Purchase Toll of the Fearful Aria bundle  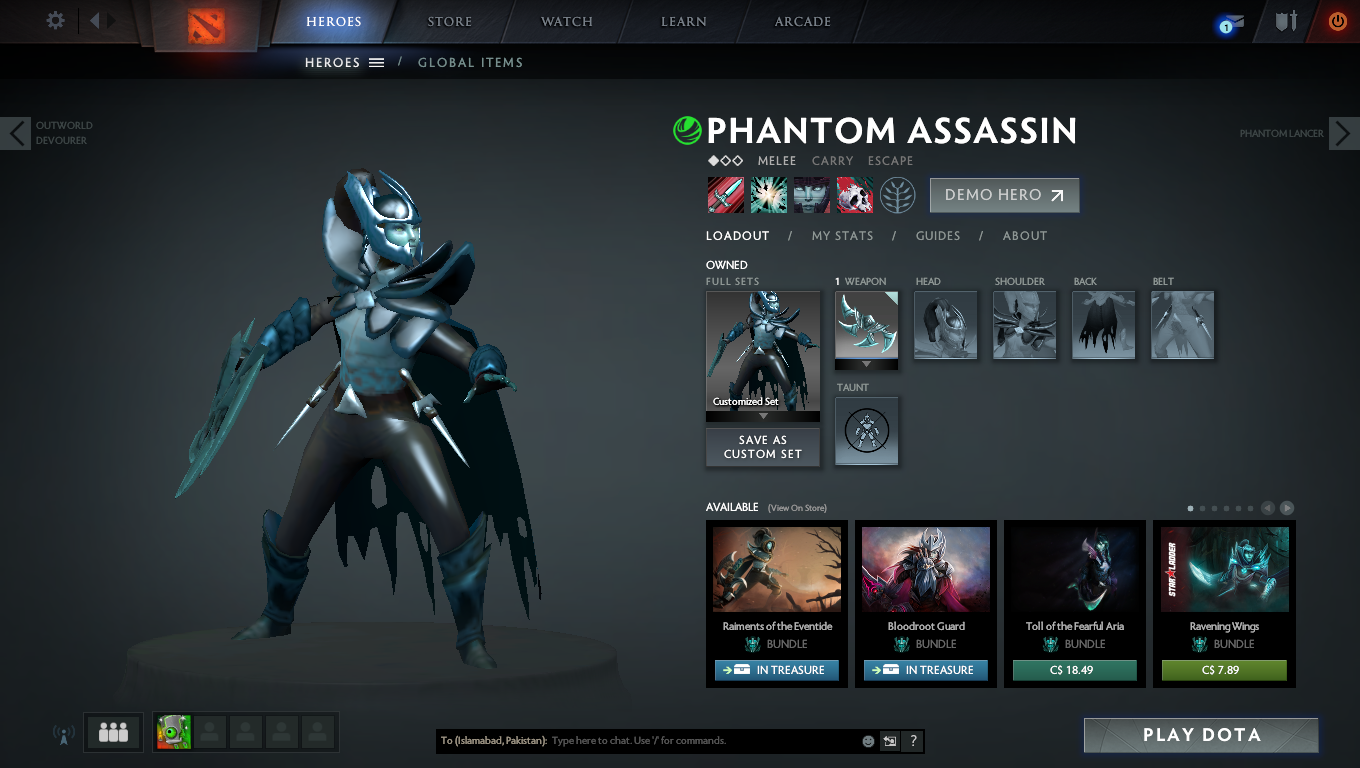point(1074,670)
